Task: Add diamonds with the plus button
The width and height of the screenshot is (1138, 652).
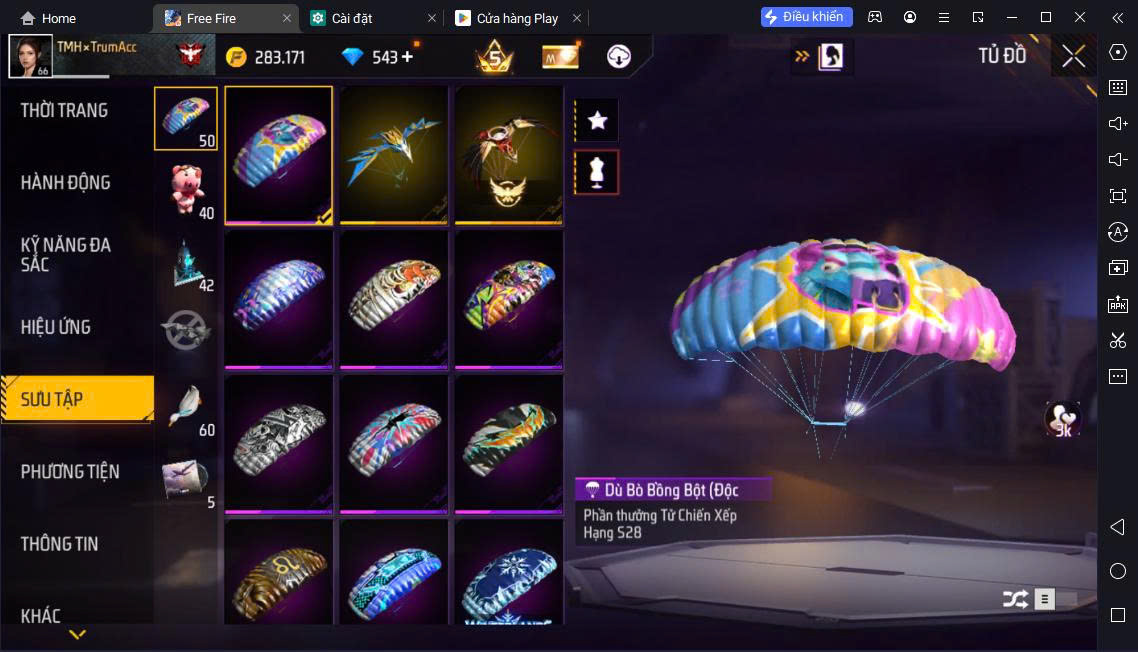Action: (407, 57)
